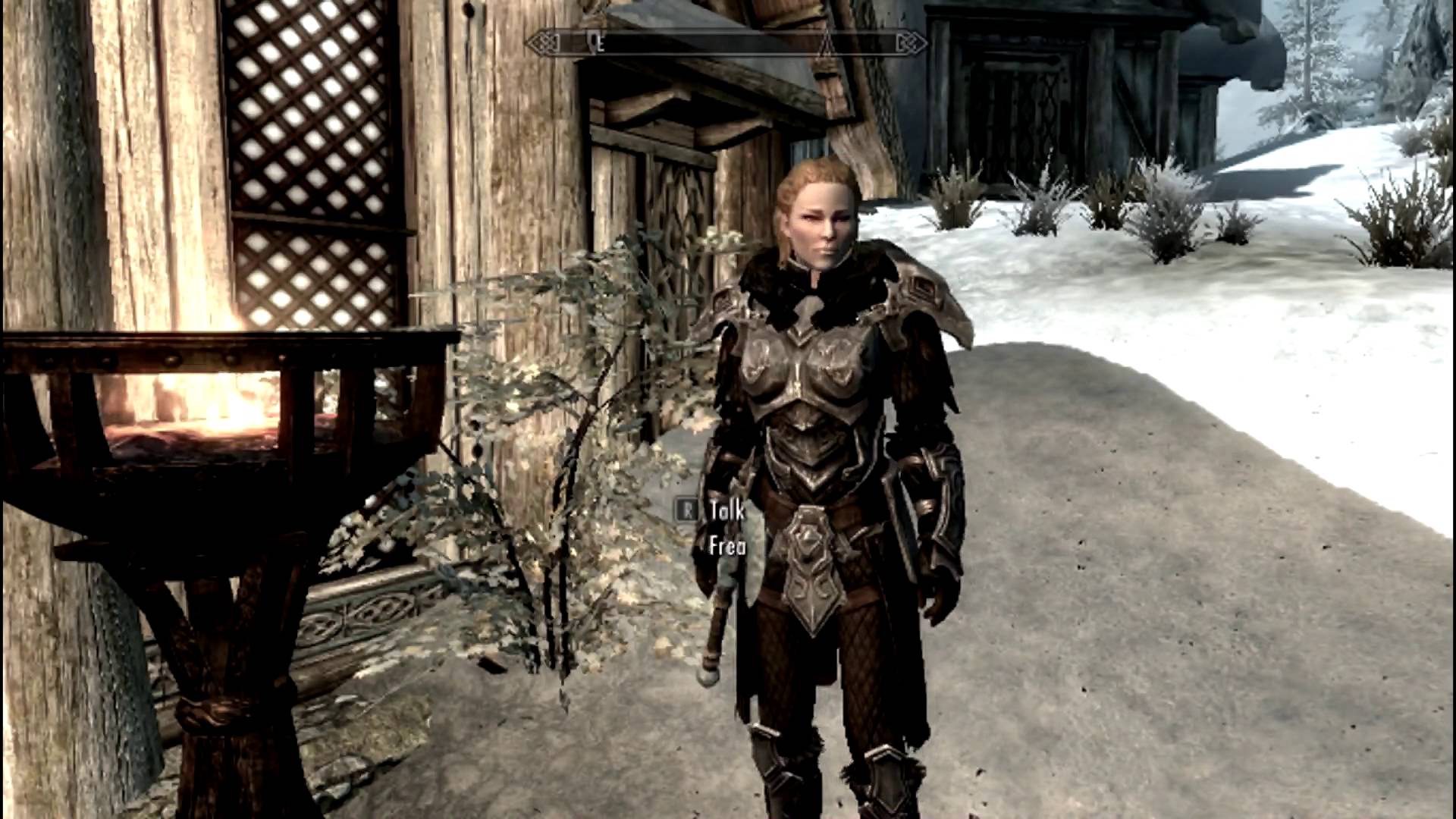Click the compass bar at top
Viewport: 1456px width, 819px height.
click(726, 44)
